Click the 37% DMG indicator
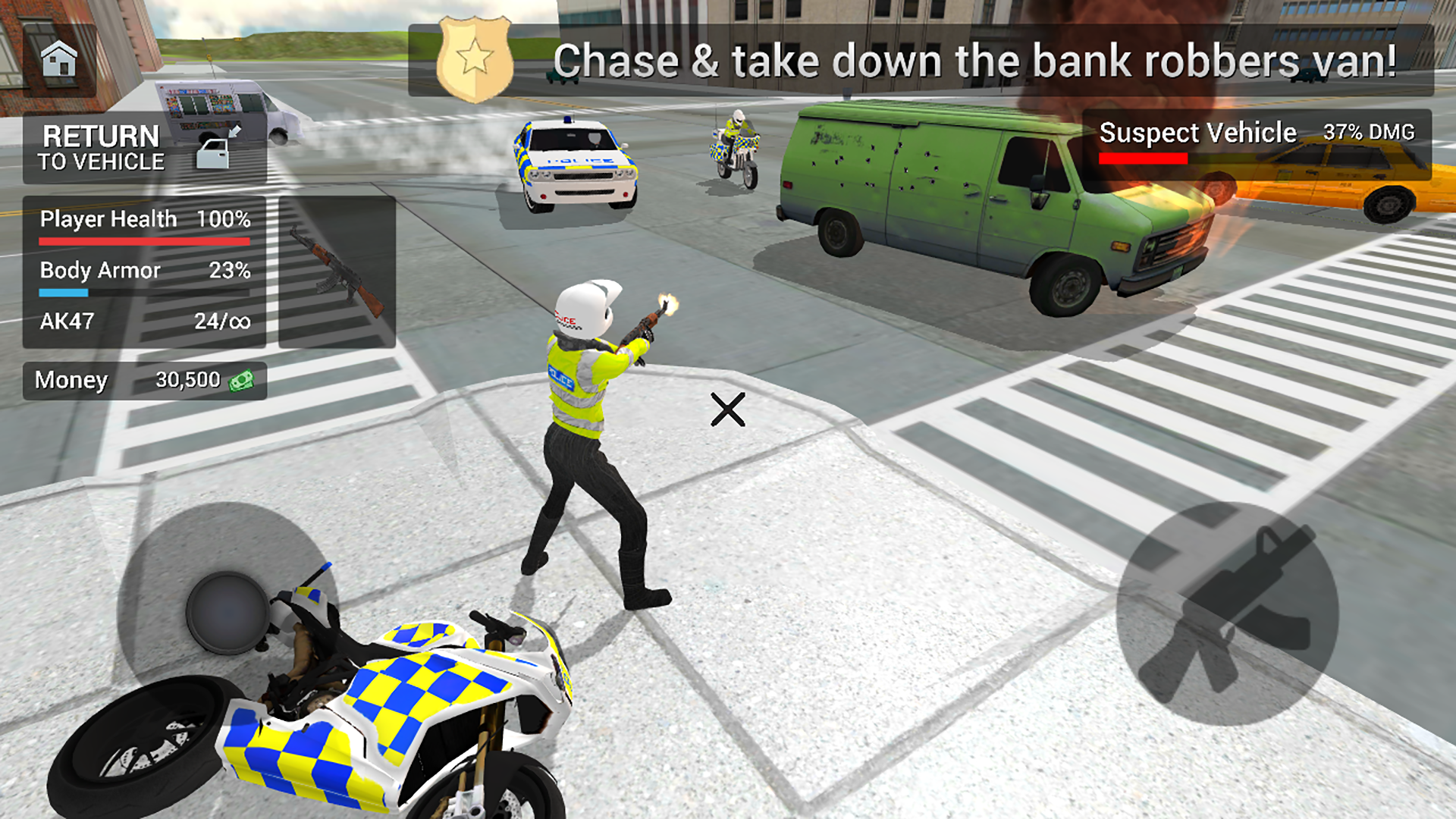The height and width of the screenshot is (819, 1456). tap(1369, 132)
